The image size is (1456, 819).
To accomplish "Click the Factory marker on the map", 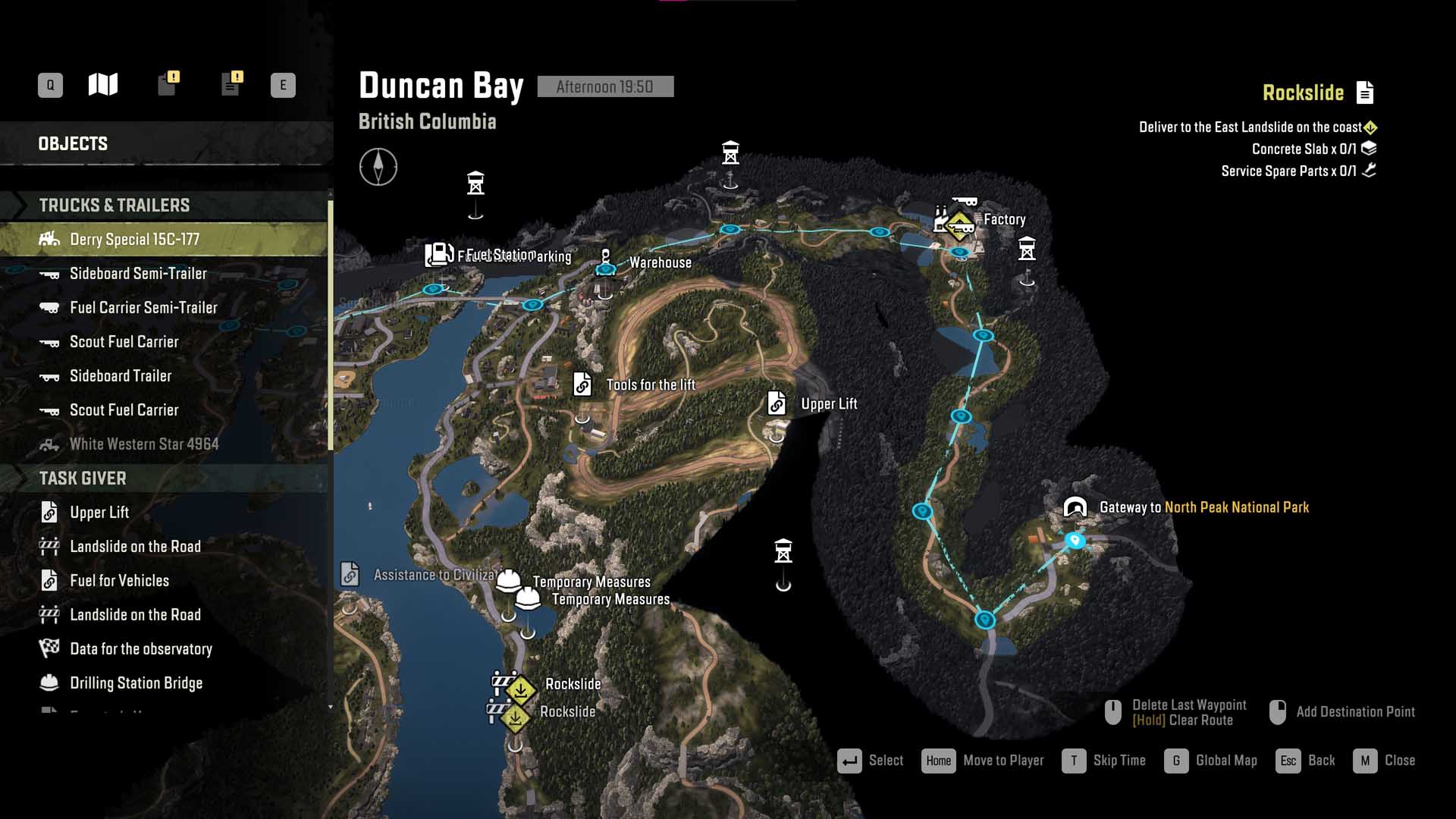I will 959,223.
